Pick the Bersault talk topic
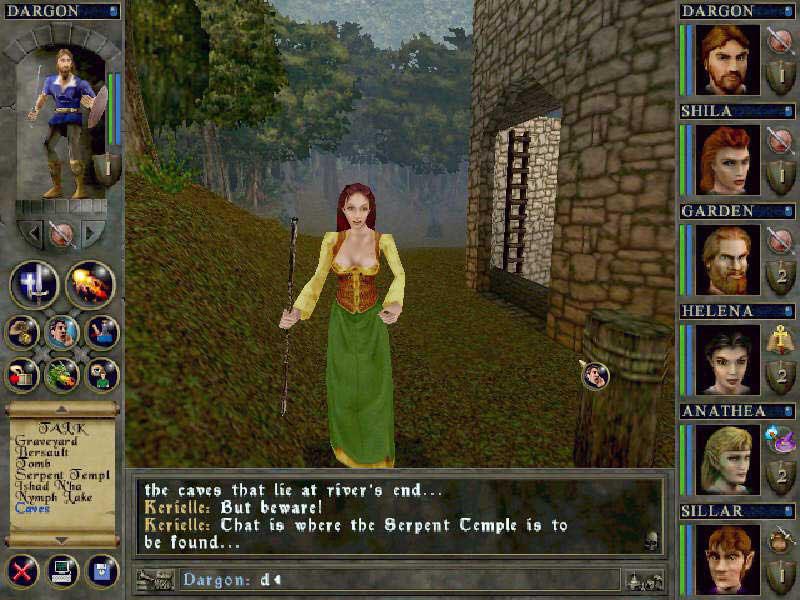Image resolution: width=800 pixels, height=600 pixels. point(39,452)
